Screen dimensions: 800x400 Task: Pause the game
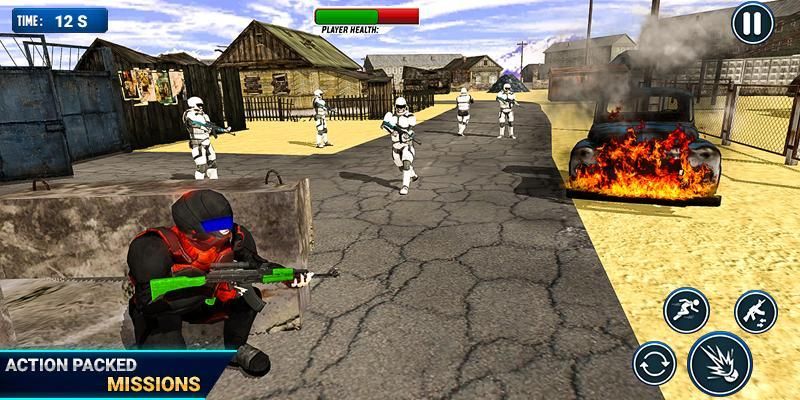pos(752,23)
